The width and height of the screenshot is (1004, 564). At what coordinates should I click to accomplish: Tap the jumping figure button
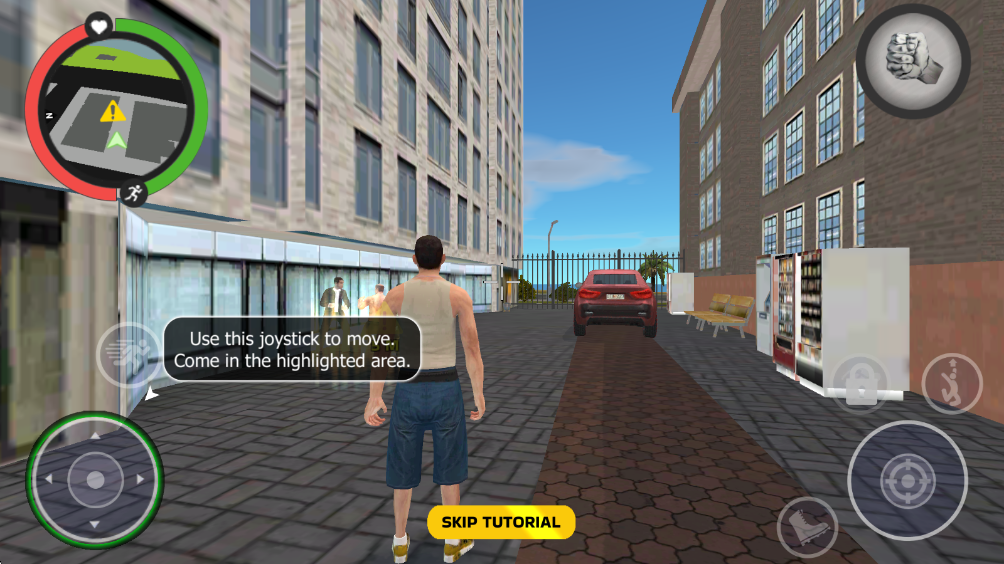[x=951, y=384]
